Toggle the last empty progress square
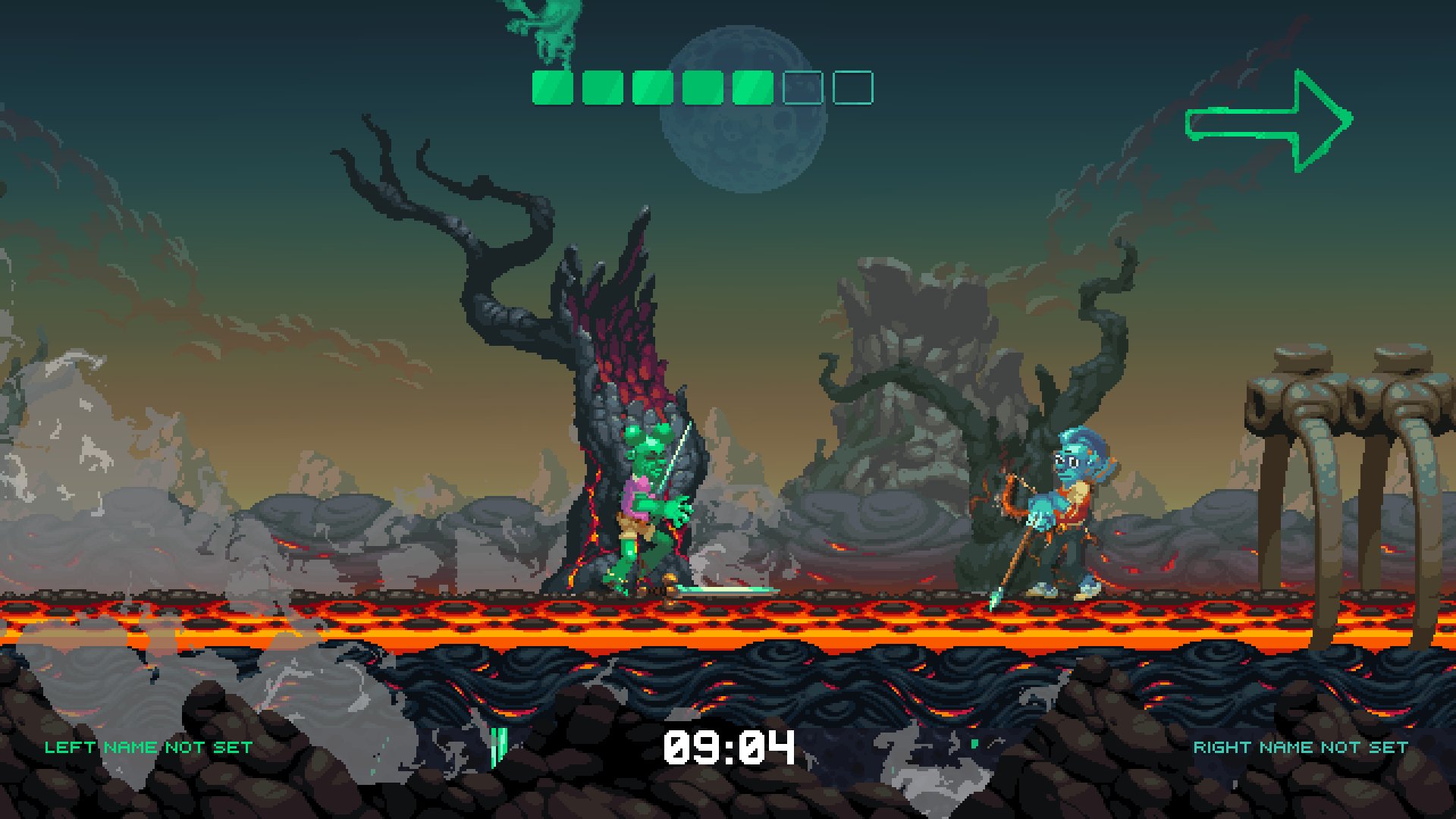The height and width of the screenshot is (819, 1456). (853, 86)
